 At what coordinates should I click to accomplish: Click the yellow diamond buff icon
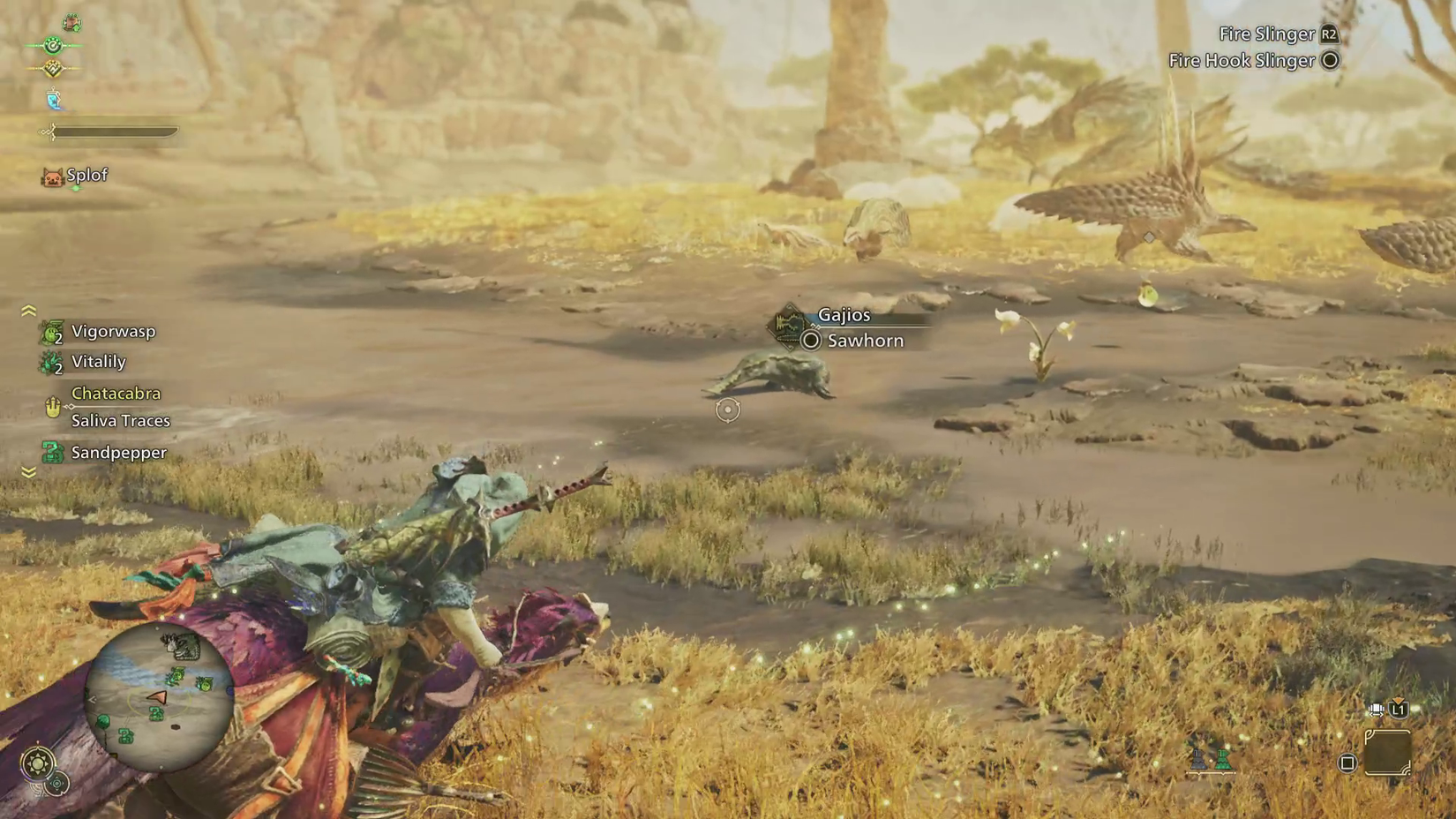point(53,68)
